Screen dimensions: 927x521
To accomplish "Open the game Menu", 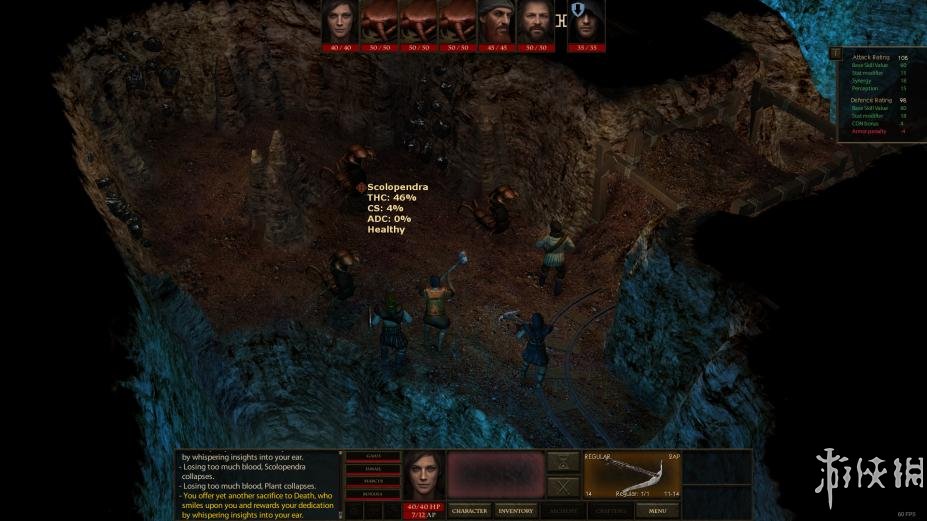I will (657, 510).
